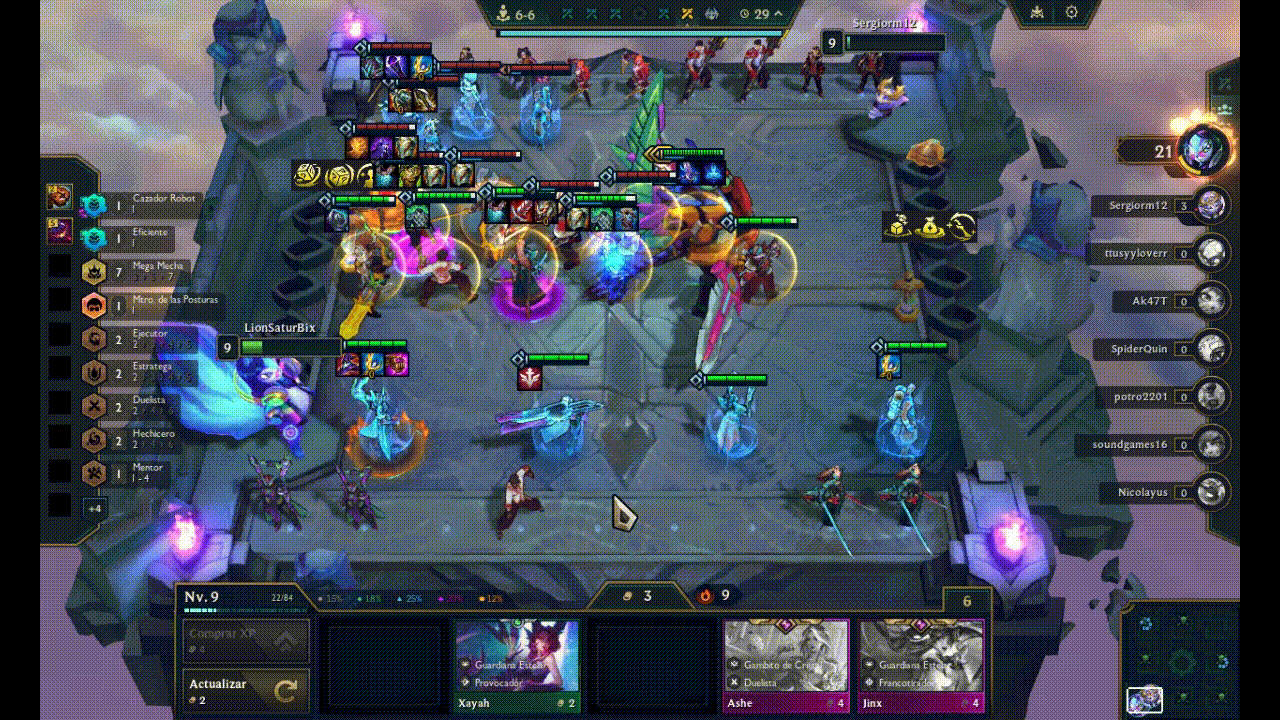Image resolution: width=1280 pixels, height=720 pixels.
Task: Click the scouting player icon beside the settings gear
Action: pos(1037,12)
